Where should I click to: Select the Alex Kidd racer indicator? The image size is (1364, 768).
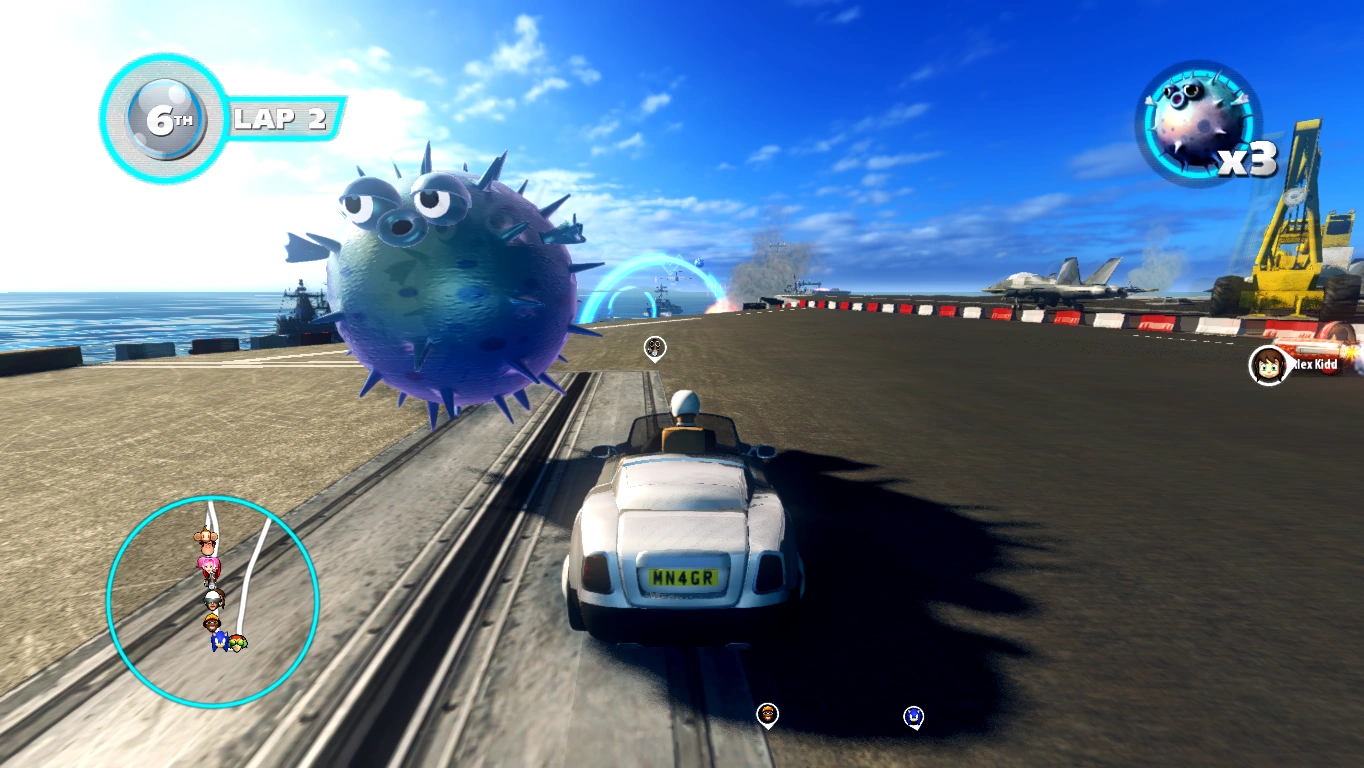(x=1268, y=365)
